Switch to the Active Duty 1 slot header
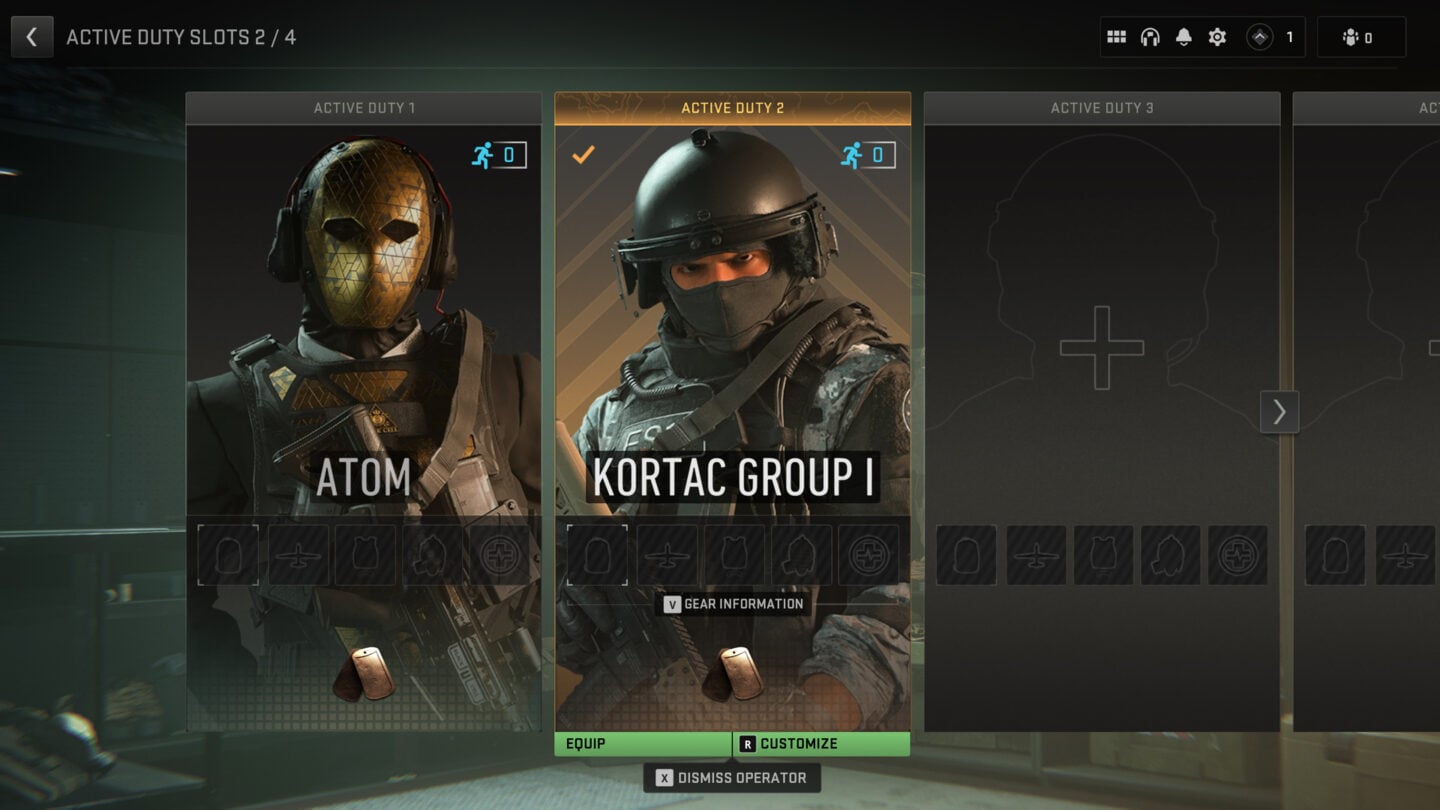This screenshot has height=810, width=1440. [364, 107]
